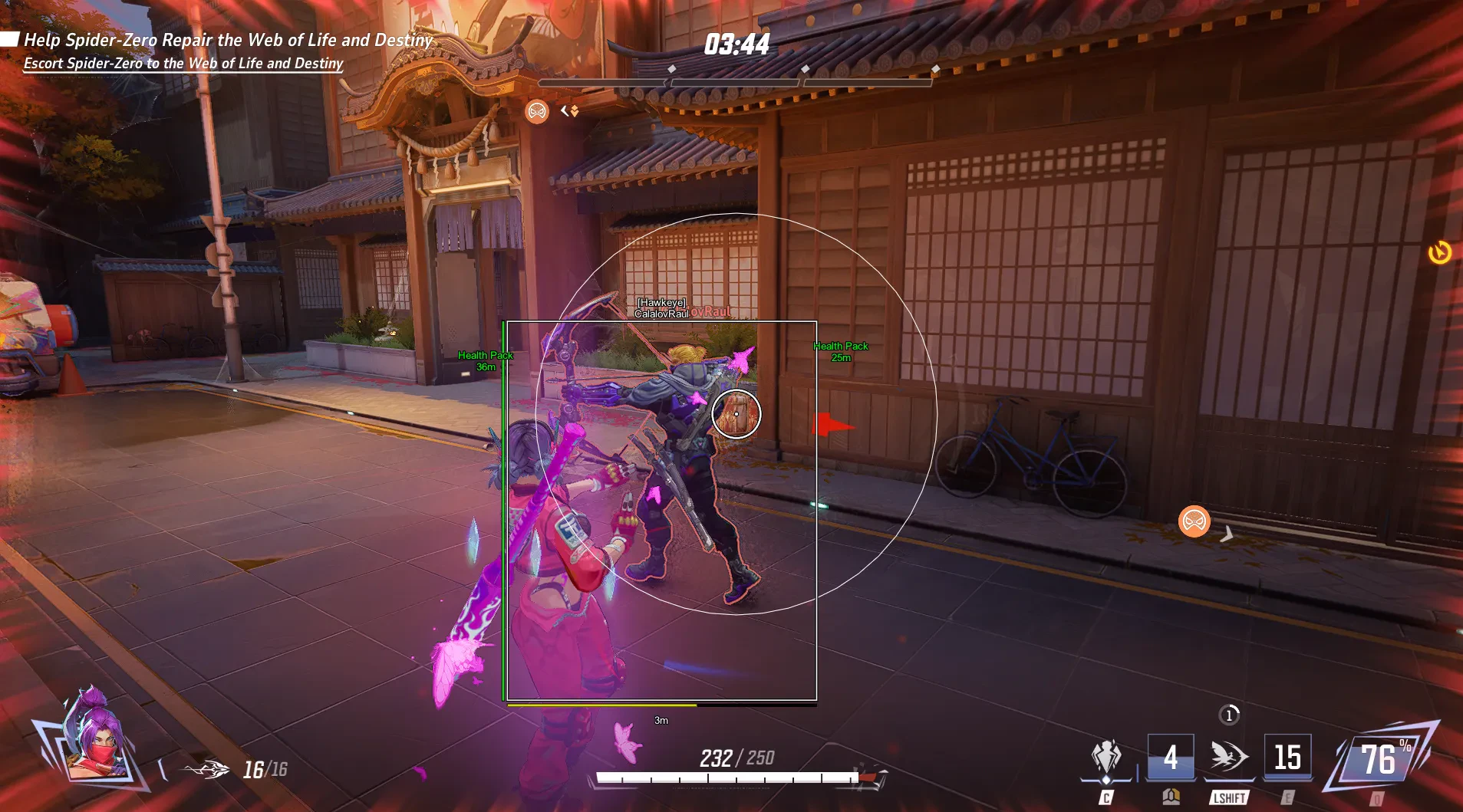Click the Health Pack 36m marker
Screen dimensions: 1463x812
(485, 361)
